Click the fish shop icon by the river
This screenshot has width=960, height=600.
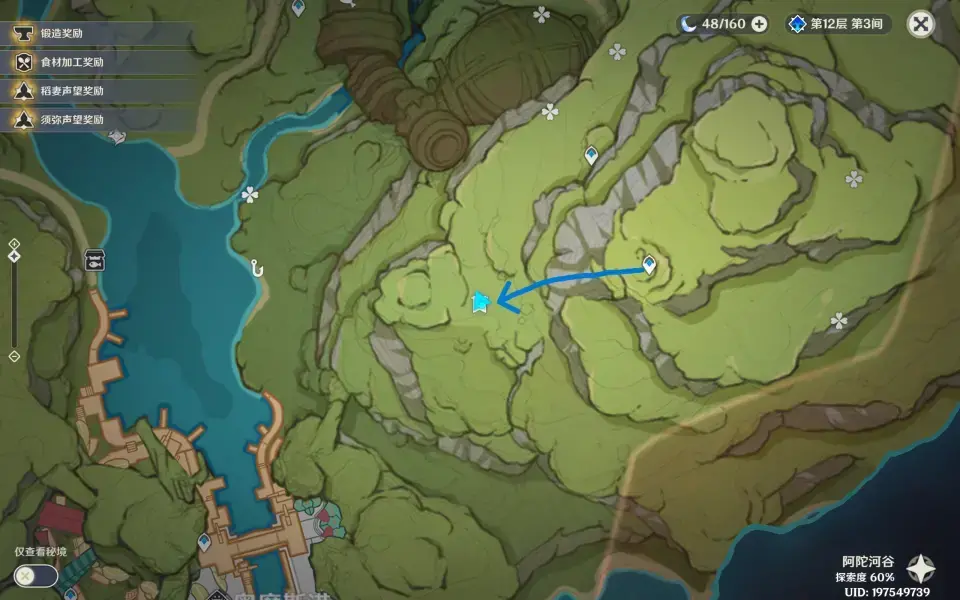[x=95, y=260]
